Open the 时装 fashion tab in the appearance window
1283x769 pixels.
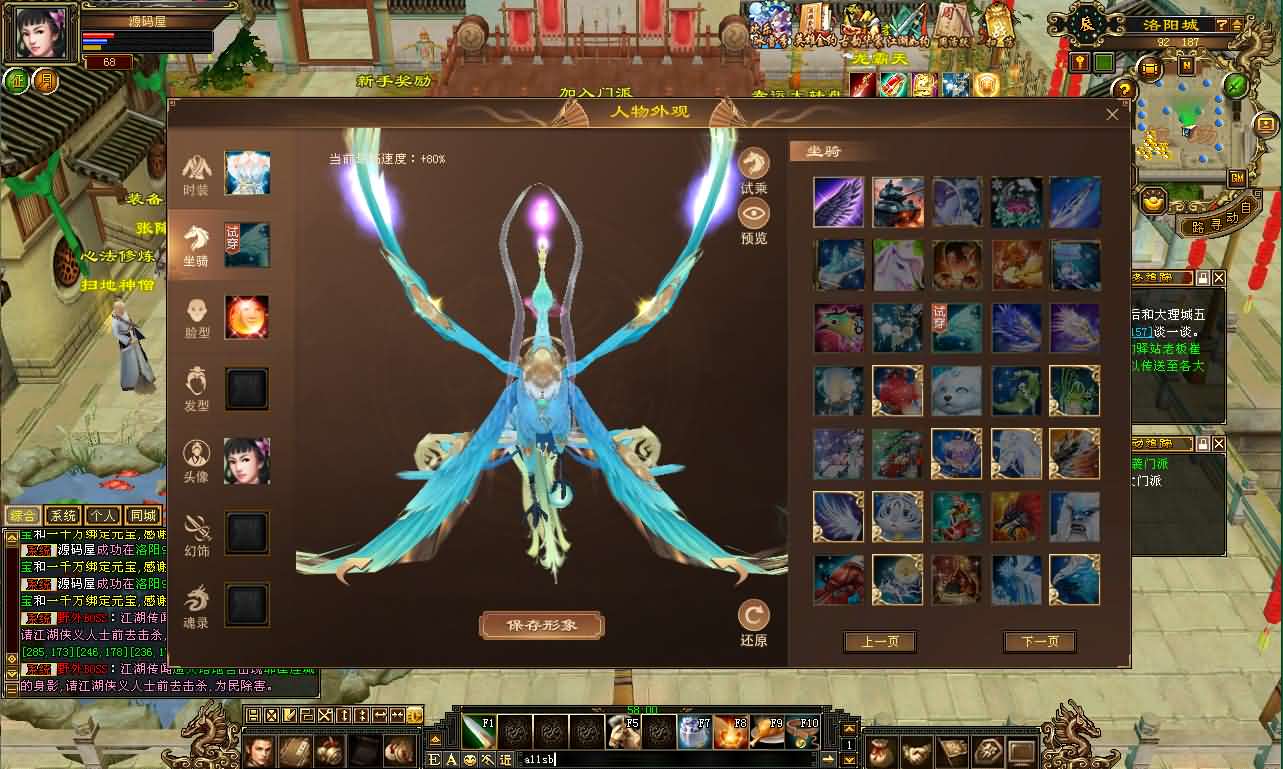point(196,172)
